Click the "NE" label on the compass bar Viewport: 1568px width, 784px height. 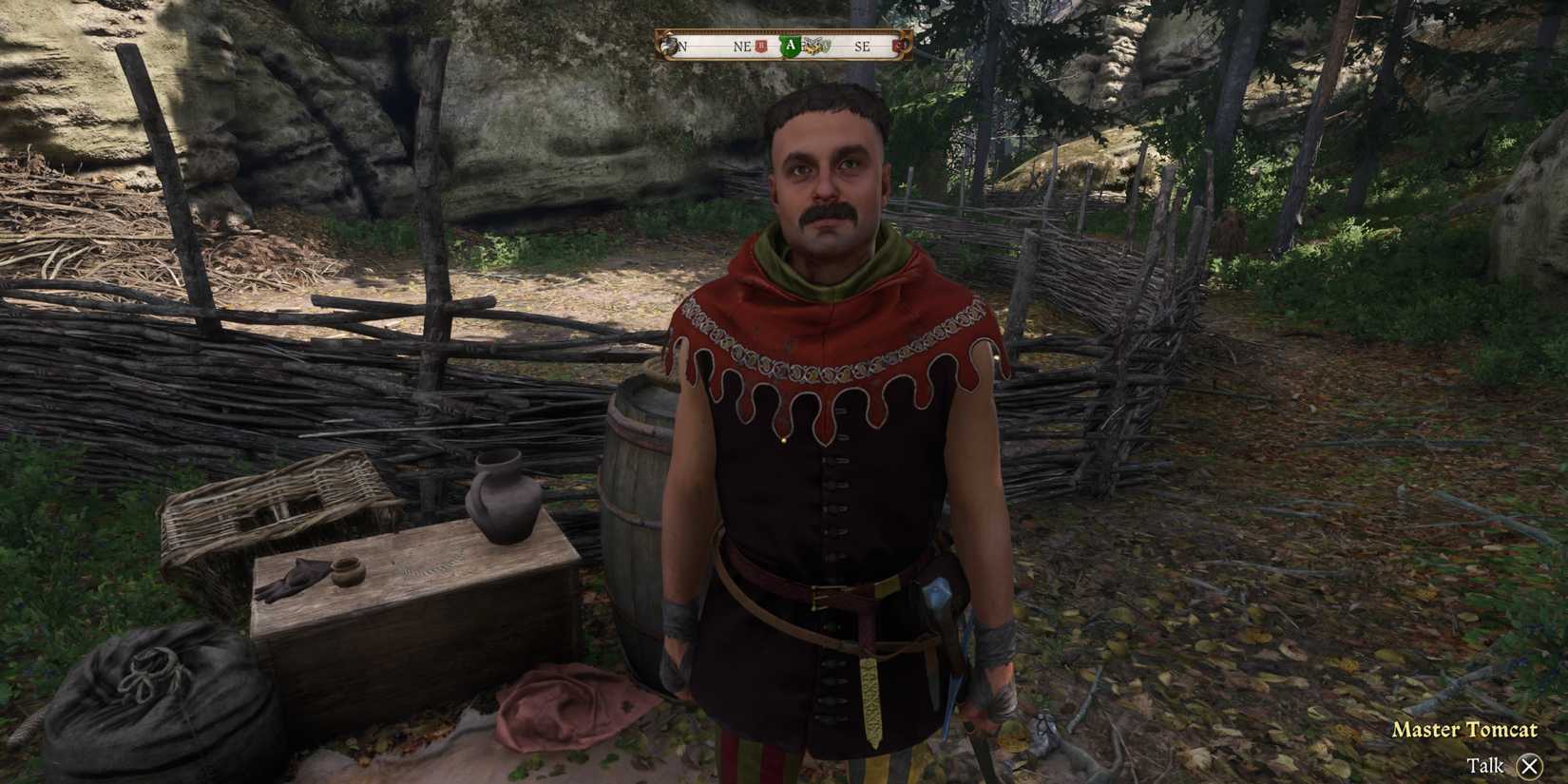[x=741, y=45]
